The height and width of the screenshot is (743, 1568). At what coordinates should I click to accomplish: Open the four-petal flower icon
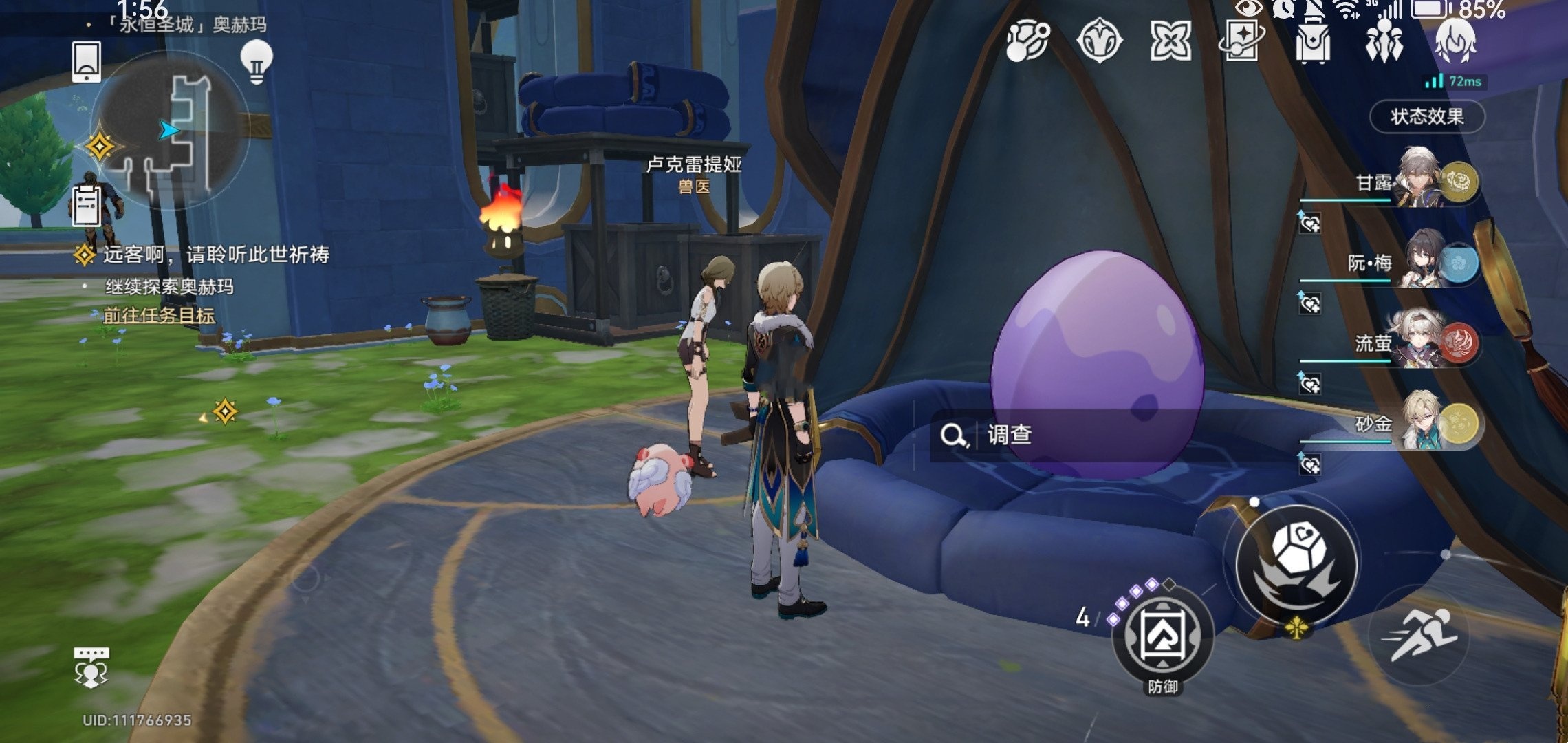(1170, 41)
